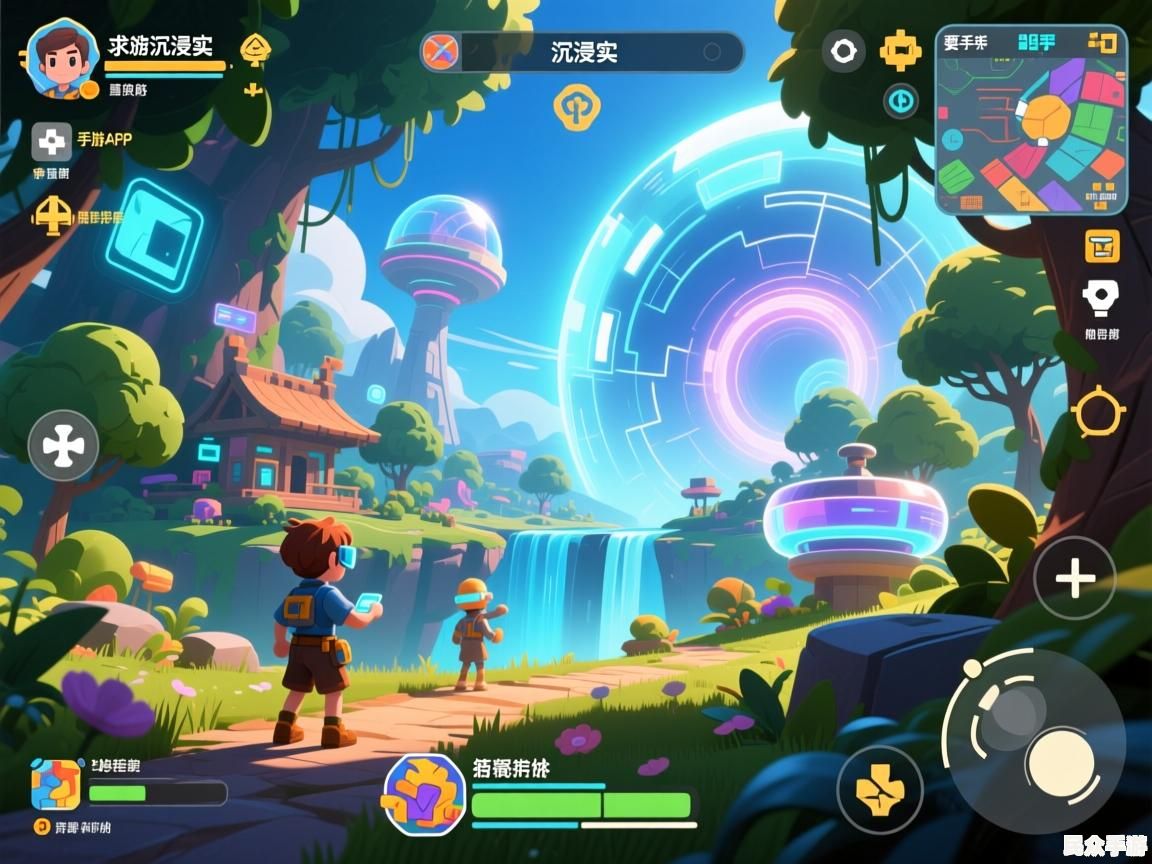
Task: Select the circular puzzle icon at bottom center
Action: (424, 794)
